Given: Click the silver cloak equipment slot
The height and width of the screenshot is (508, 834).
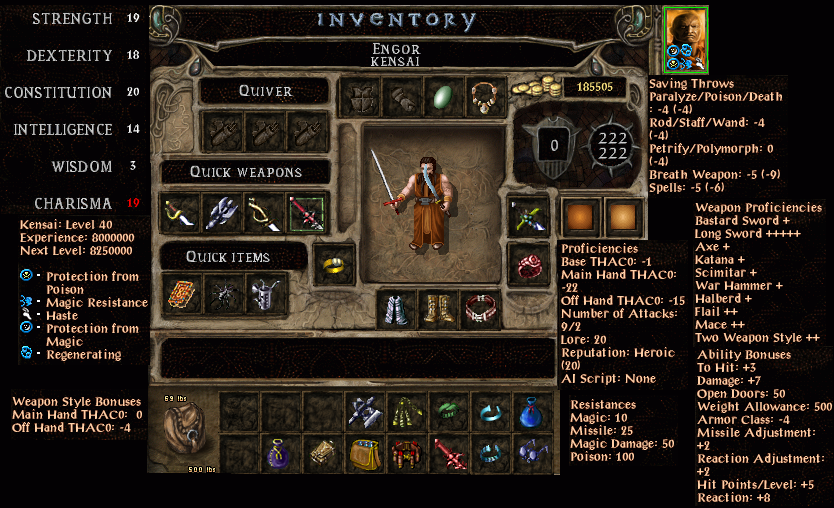Looking at the screenshot, I should [398, 310].
